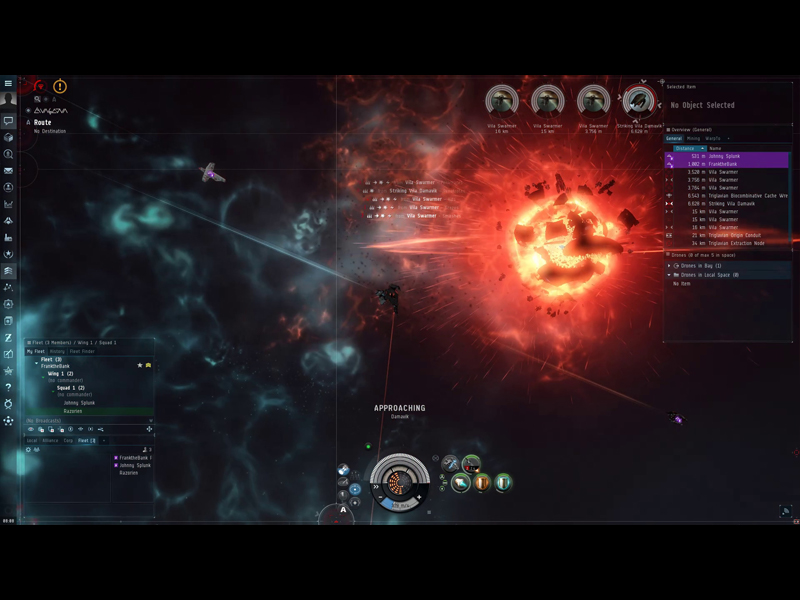The height and width of the screenshot is (600, 800).
Task: Collapse the Drones in Local Space group
Action: click(669, 275)
